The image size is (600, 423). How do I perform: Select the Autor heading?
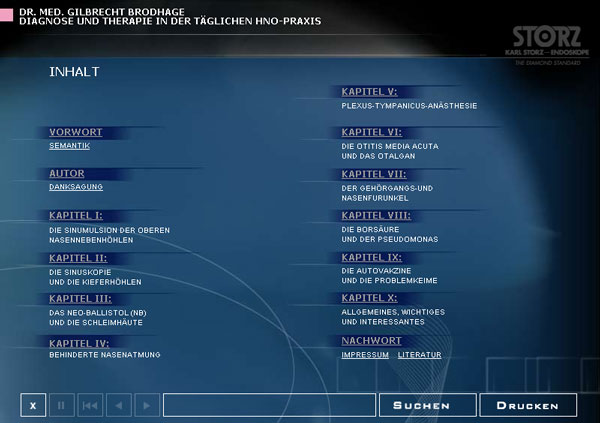point(67,173)
